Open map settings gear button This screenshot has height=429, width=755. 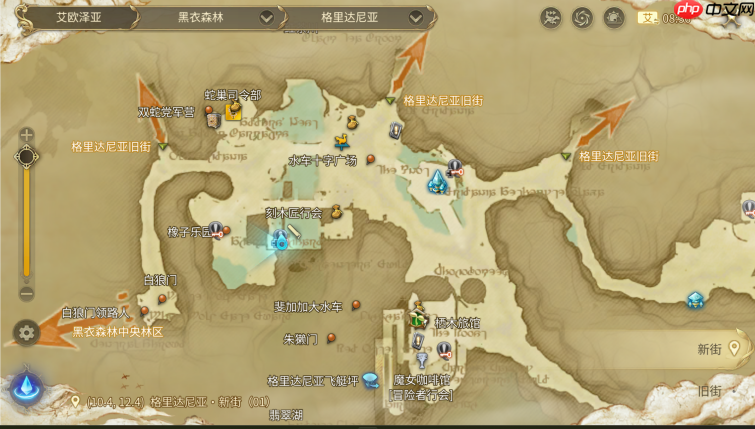coord(27,333)
